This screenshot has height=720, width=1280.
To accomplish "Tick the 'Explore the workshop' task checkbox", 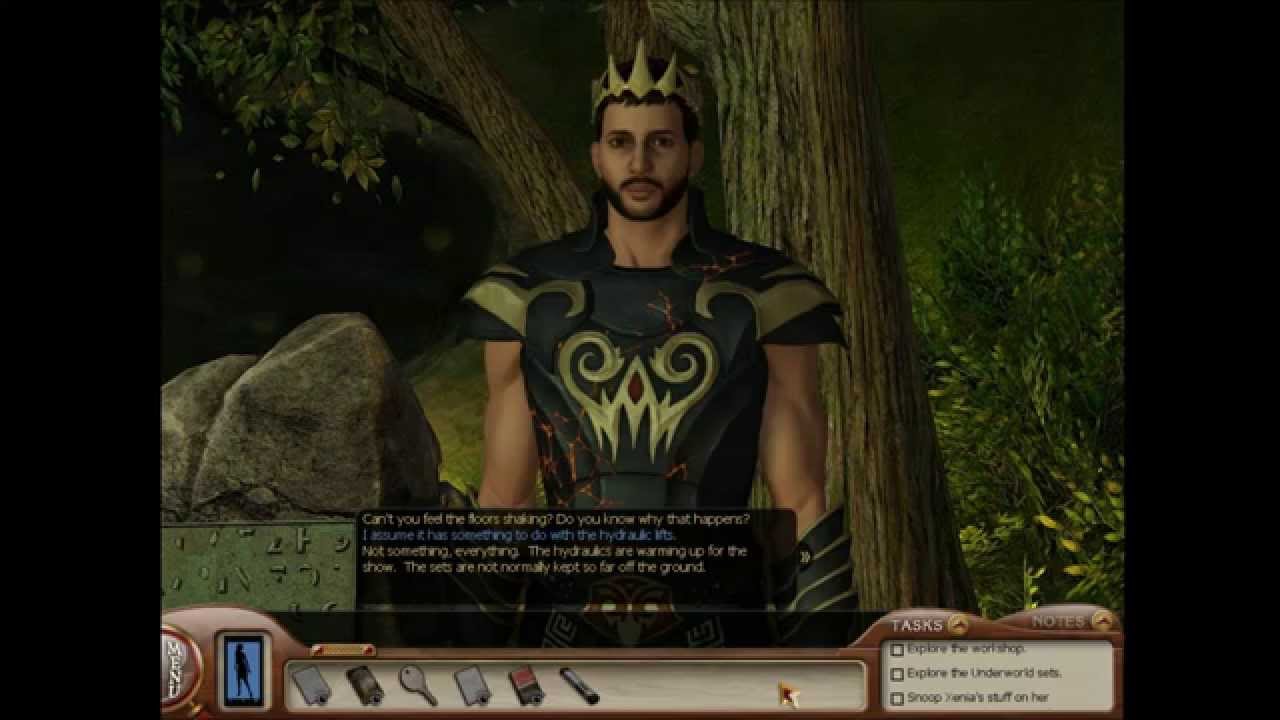I will point(897,650).
